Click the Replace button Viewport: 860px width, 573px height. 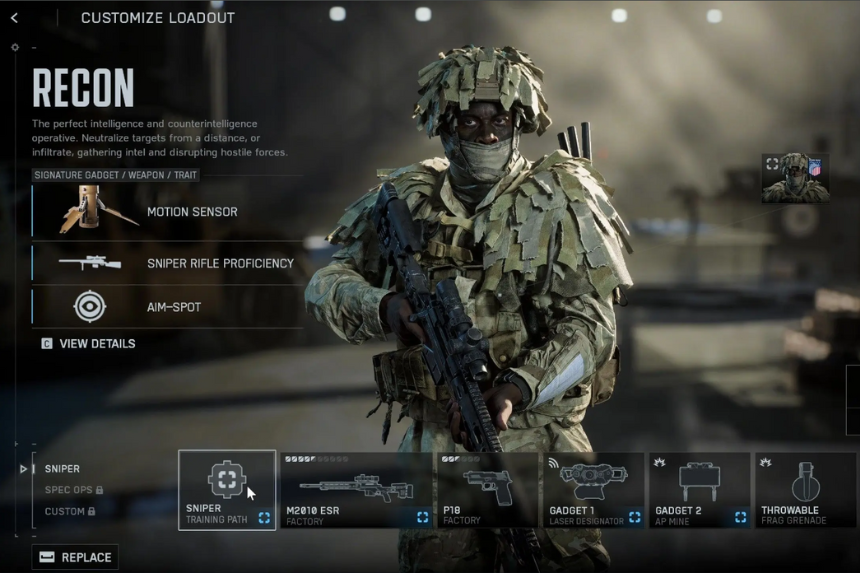click(x=75, y=557)
